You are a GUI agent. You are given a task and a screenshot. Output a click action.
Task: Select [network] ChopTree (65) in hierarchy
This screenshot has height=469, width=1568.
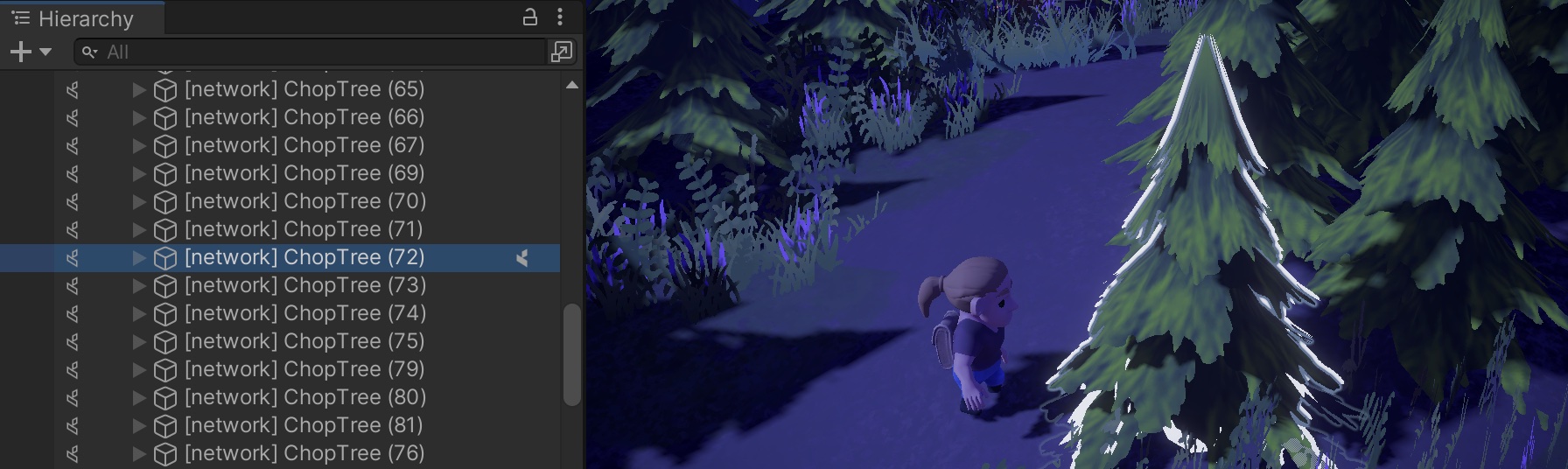point(304,89)
